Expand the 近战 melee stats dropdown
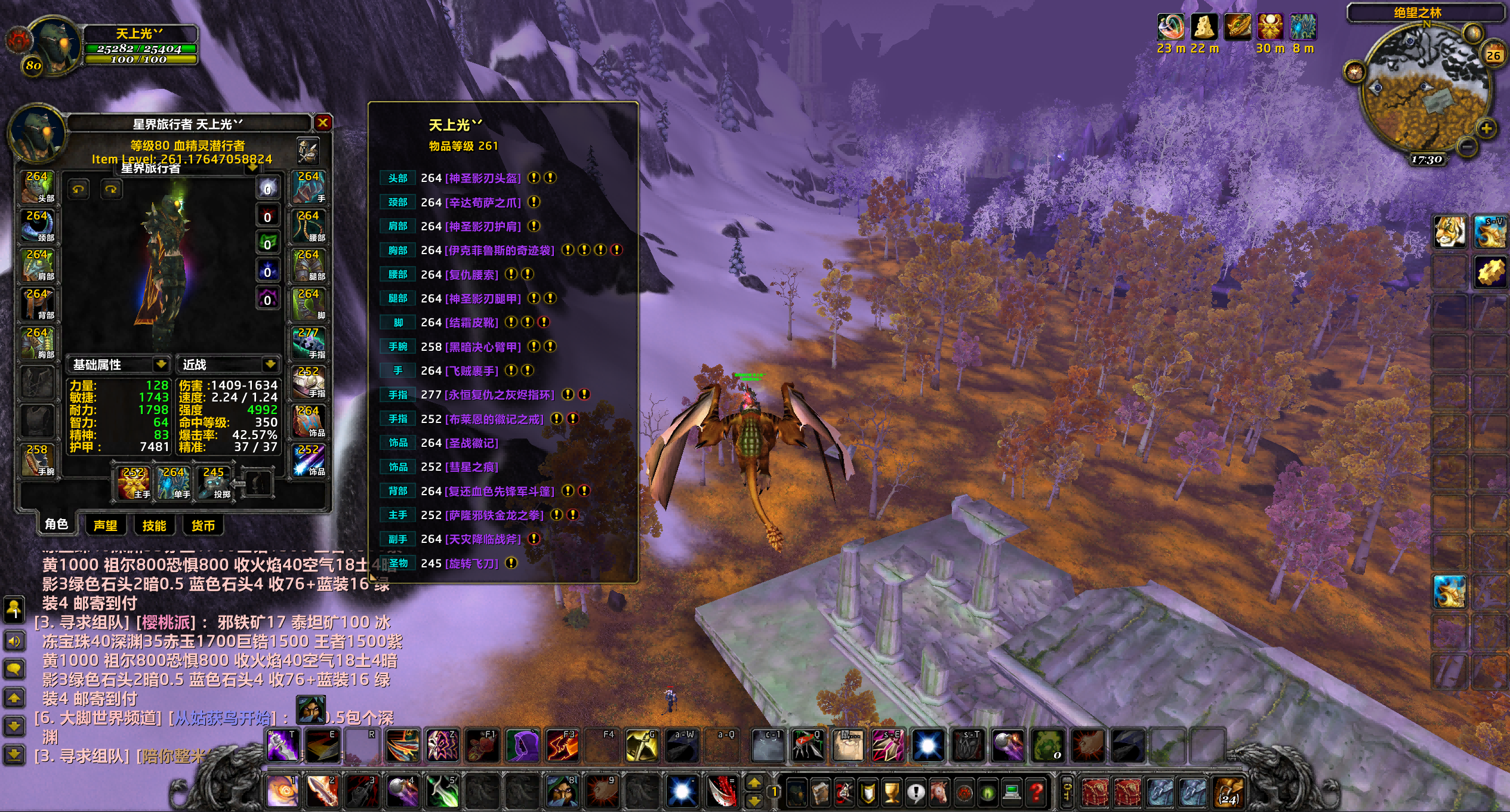1510x812 pixels. [270, 364]
